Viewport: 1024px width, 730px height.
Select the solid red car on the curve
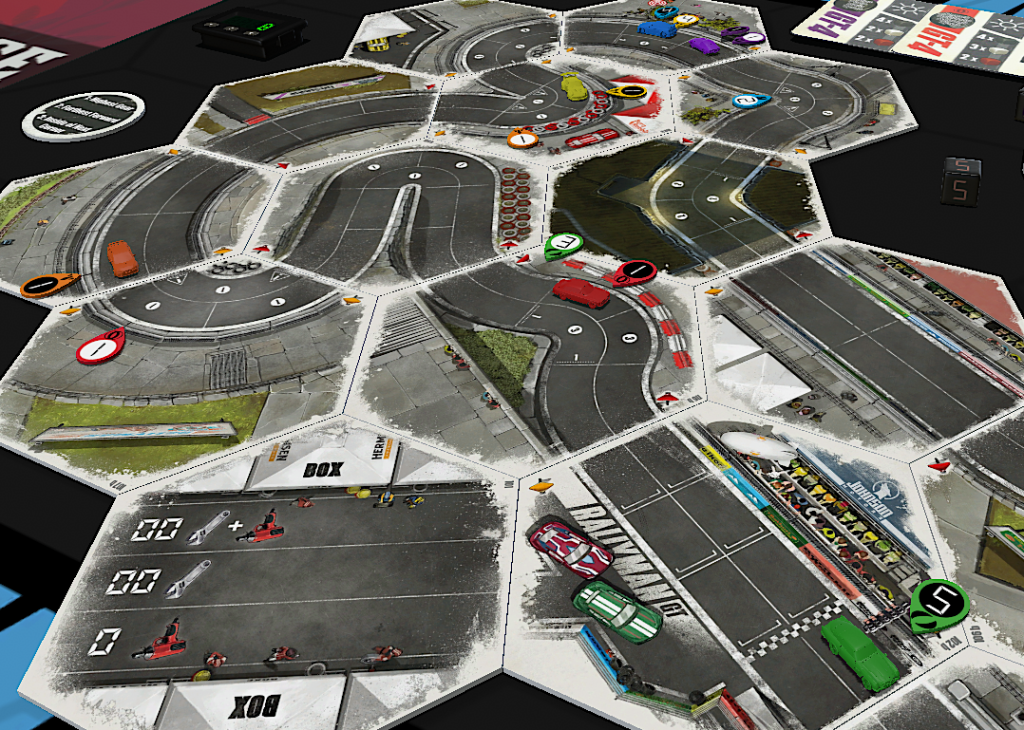tap(581, 293)
